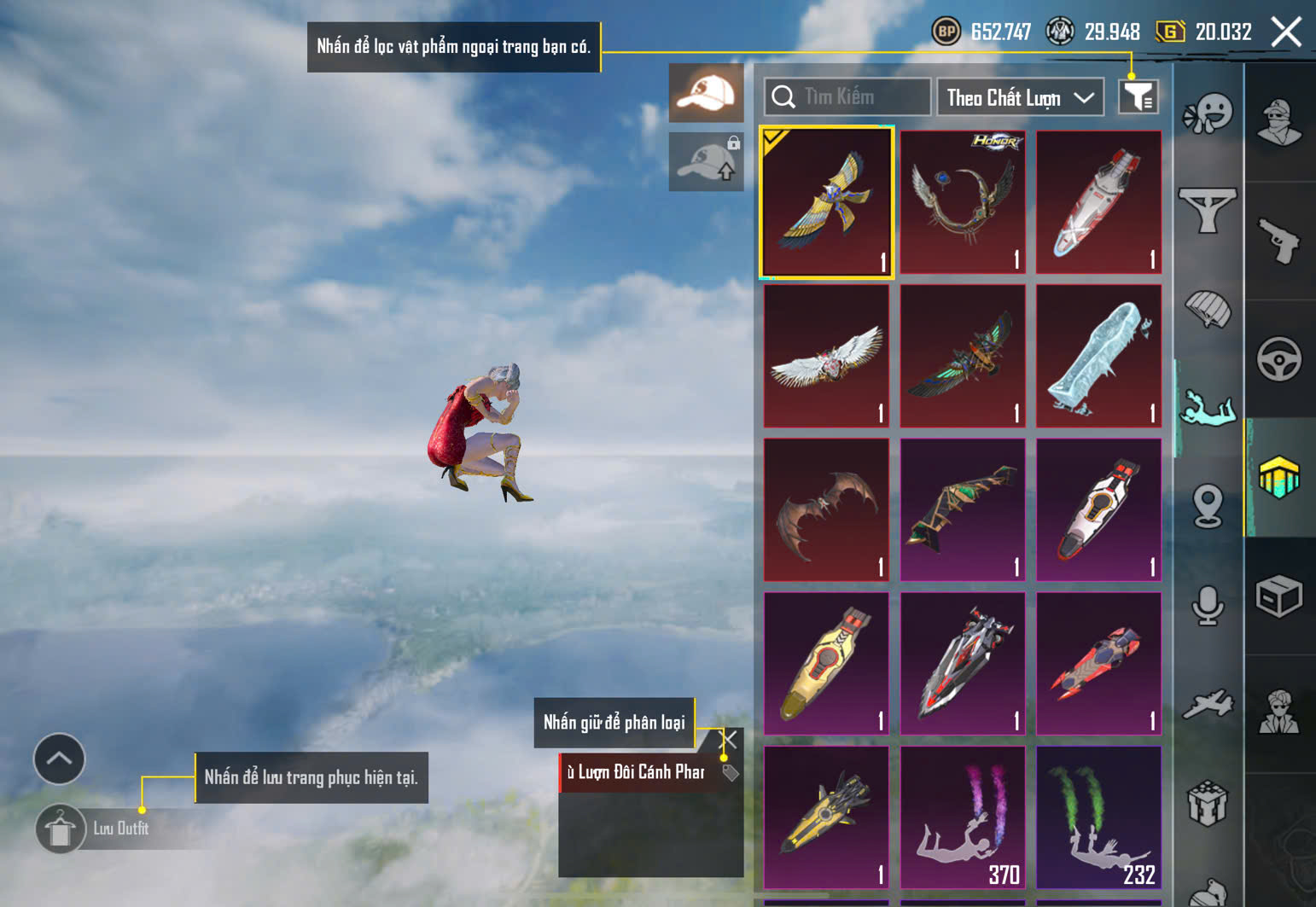The height and width of the screenshot is (907, 1316).
Task: Switch to the steering wheel vehicle tab
Action: 1278,359
